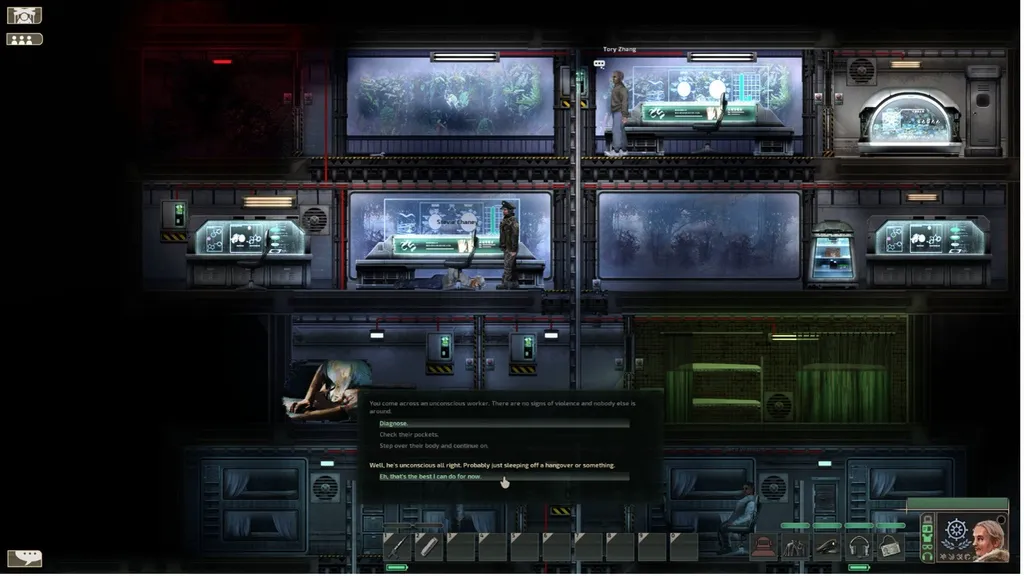Click the top-left tab menu icon

(x=24, y=15)
